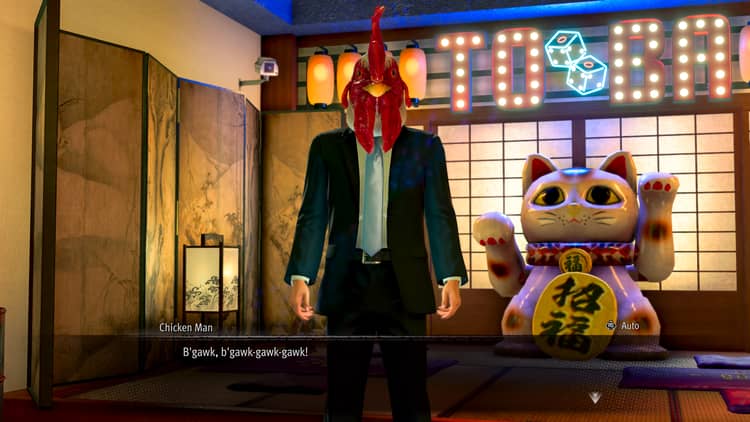Click the downward arrow to continue dialogue
This screenshot has height=422, width=750.
coord(595,397)
